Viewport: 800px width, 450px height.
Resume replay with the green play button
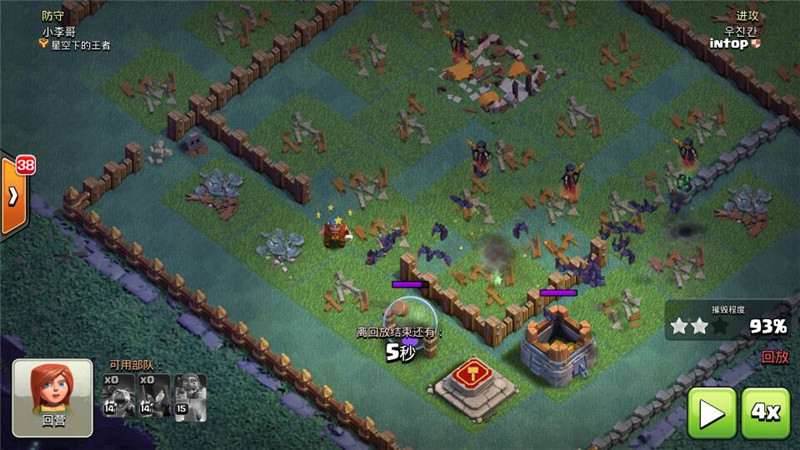click(711, 412)
